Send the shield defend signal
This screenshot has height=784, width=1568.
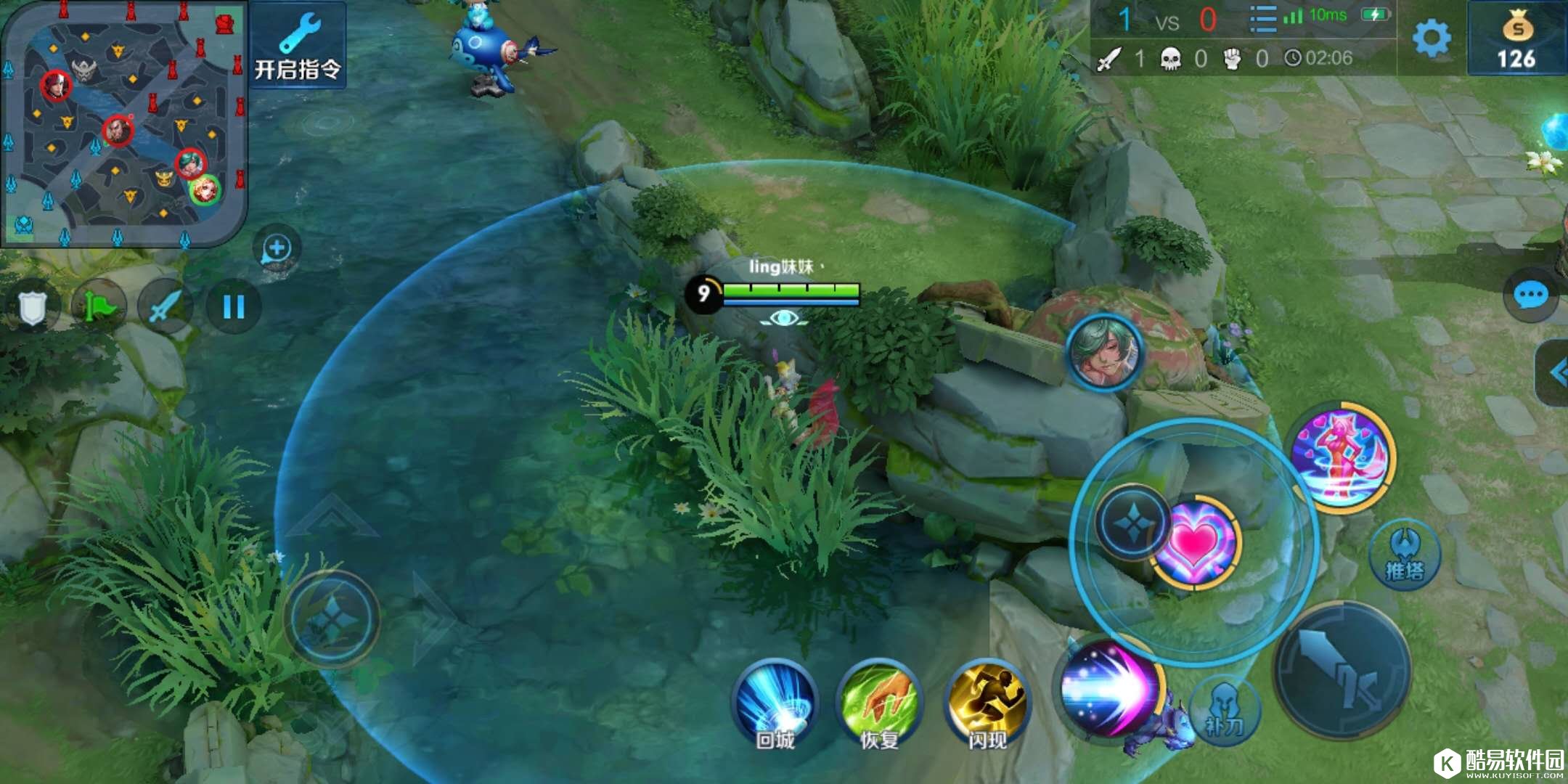coord(32,308)
